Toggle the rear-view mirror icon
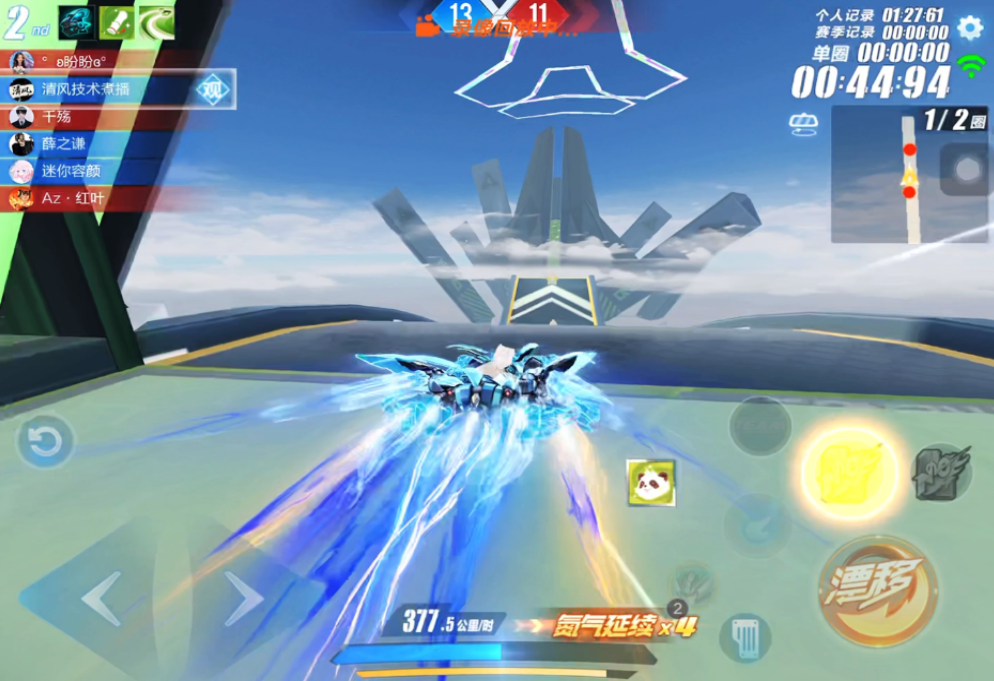 803,124
